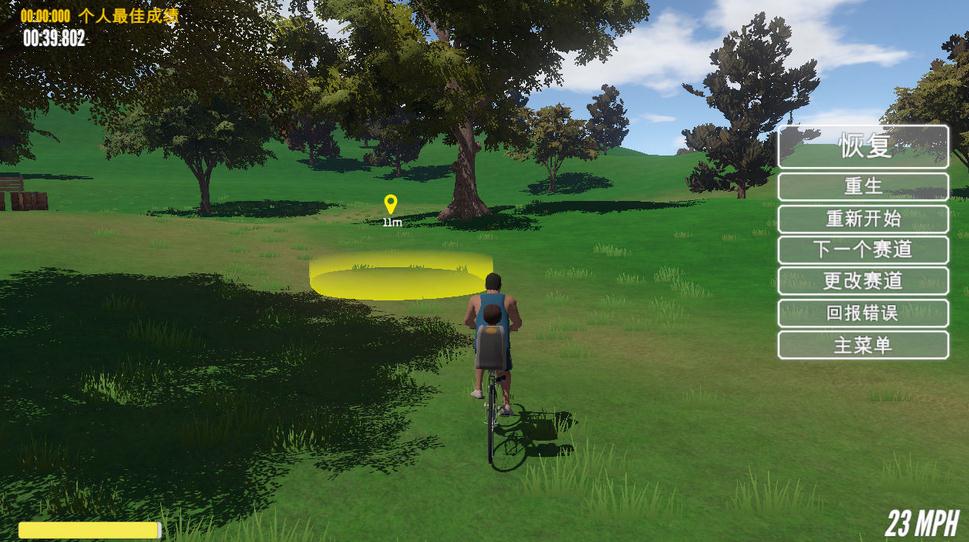
Task: Respawn using the 重生 button
Action: click(x=863, y=187)
